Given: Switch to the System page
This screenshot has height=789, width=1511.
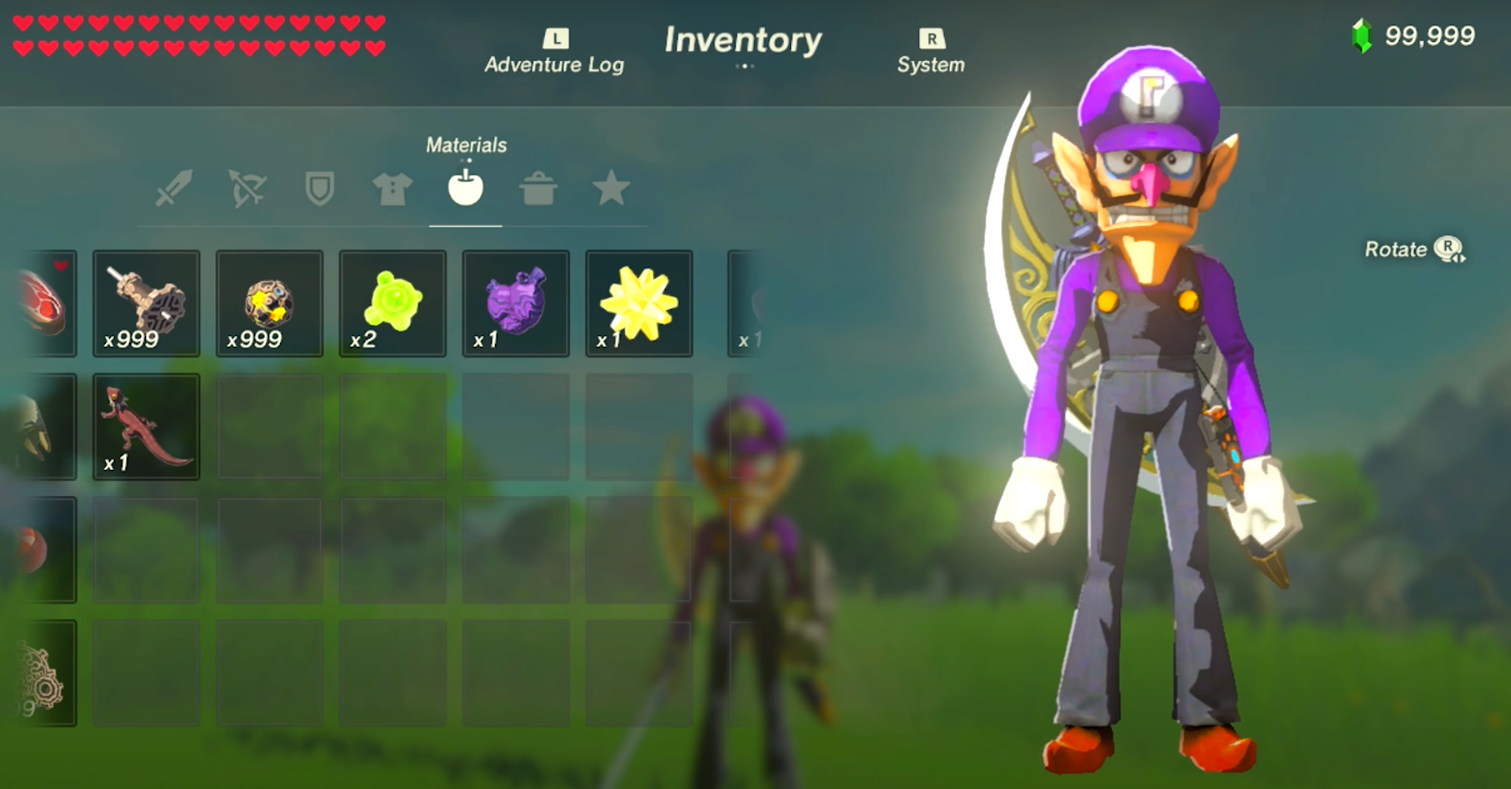Looking at the screenshot, I should click(x=930, y=53).
